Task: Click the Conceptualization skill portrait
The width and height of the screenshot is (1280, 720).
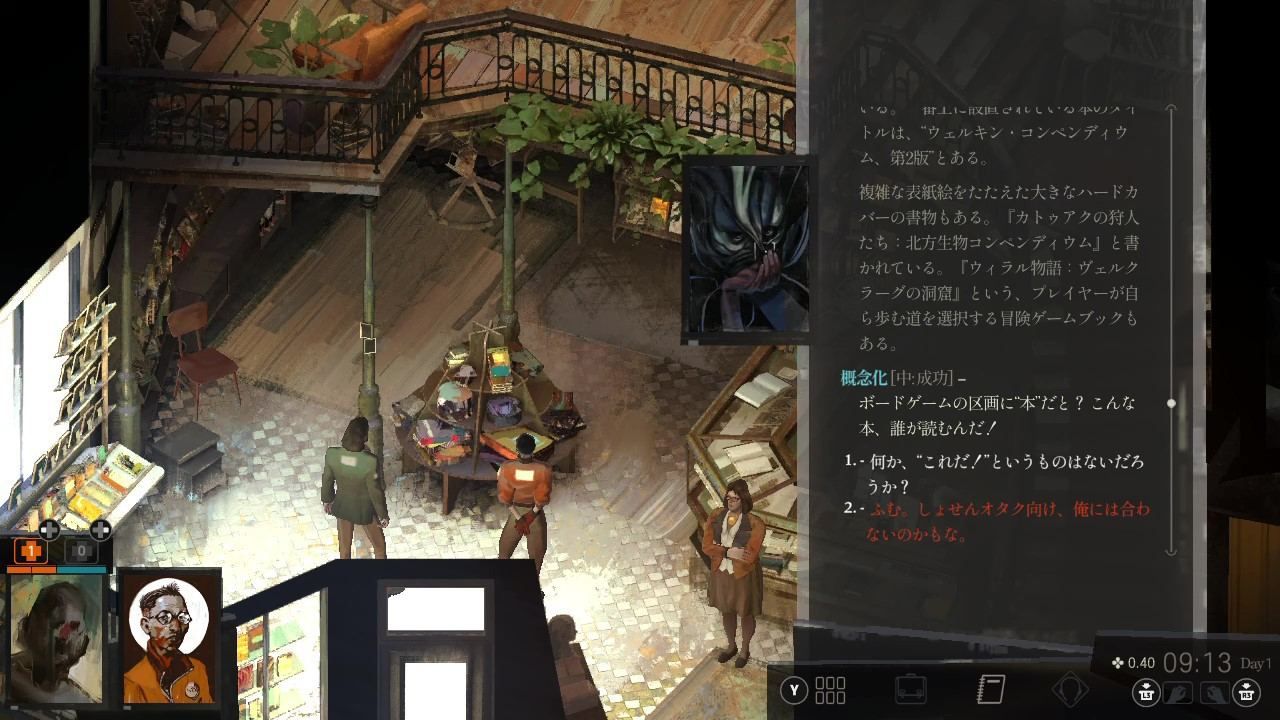Action: (x=745, y=250)
